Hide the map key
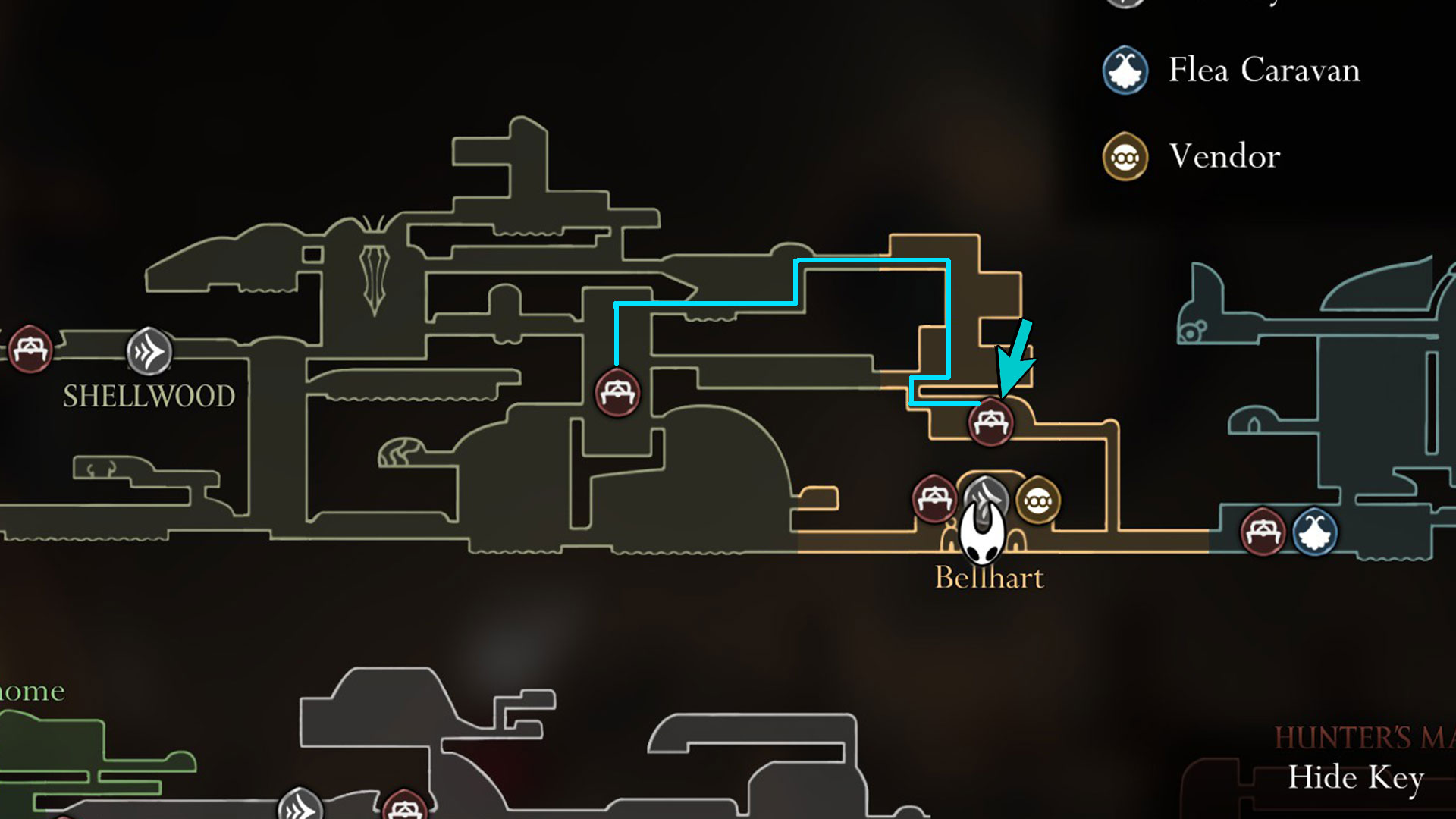This screenshot has height=819, width=1456. (x=1355, y=777)
